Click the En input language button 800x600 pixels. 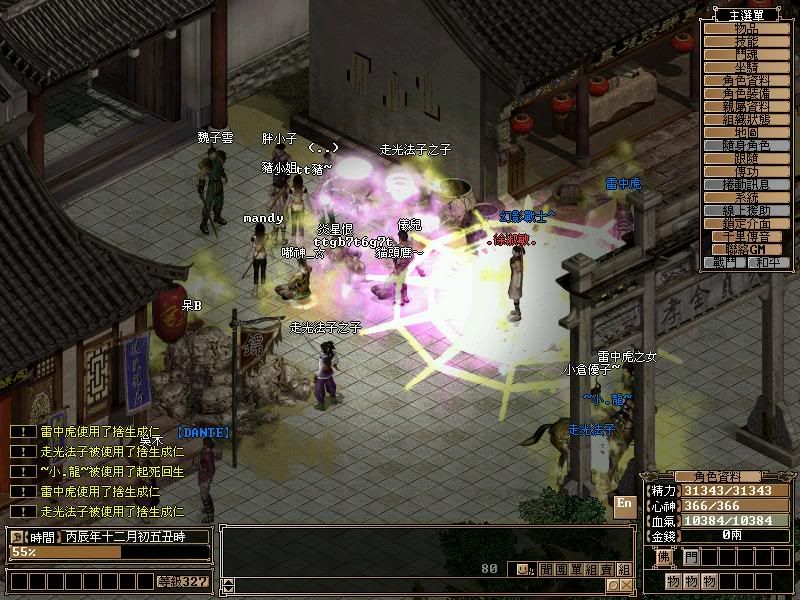coord(624,505)
